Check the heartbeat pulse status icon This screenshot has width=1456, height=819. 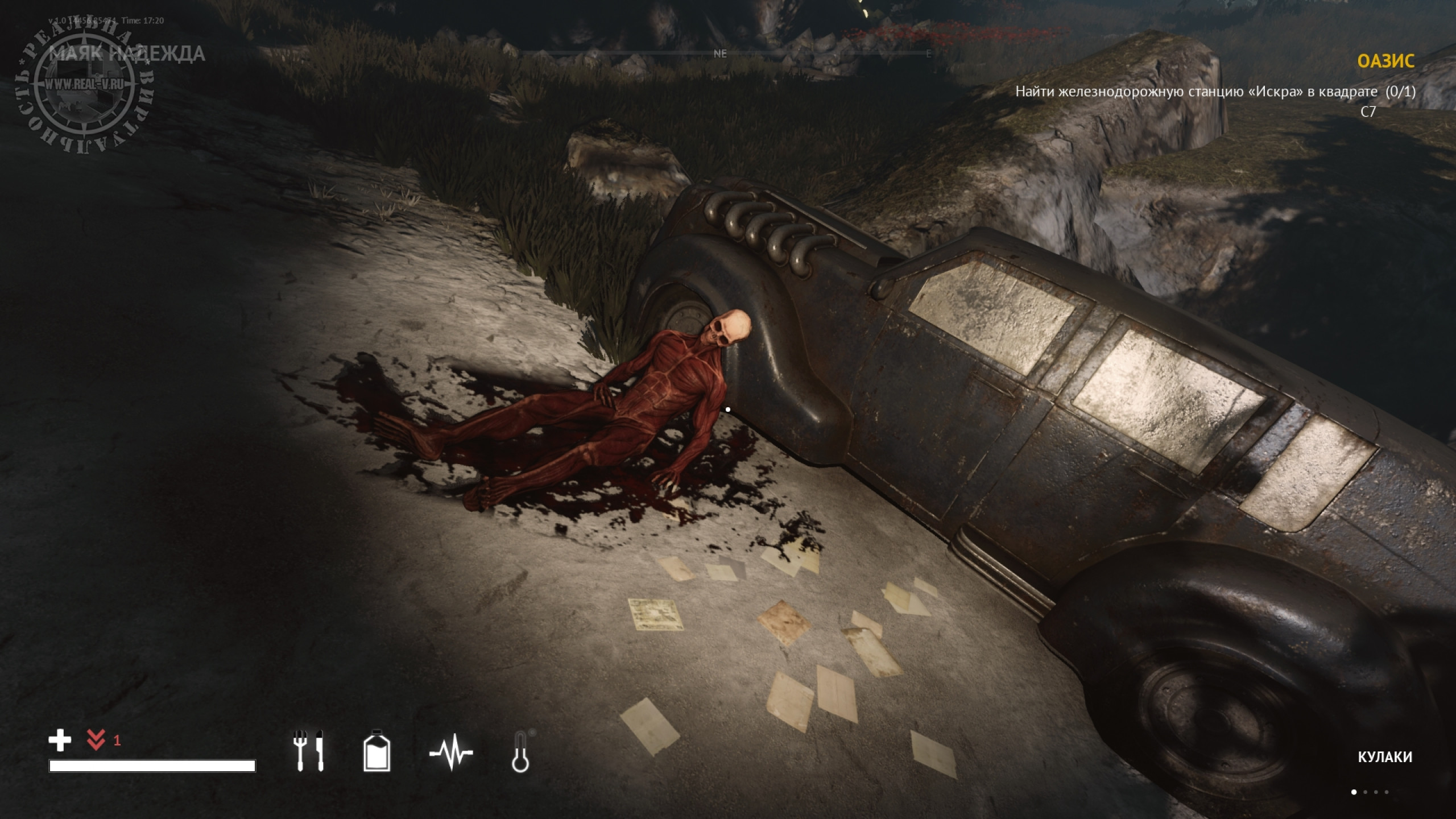tap(451, 752)
